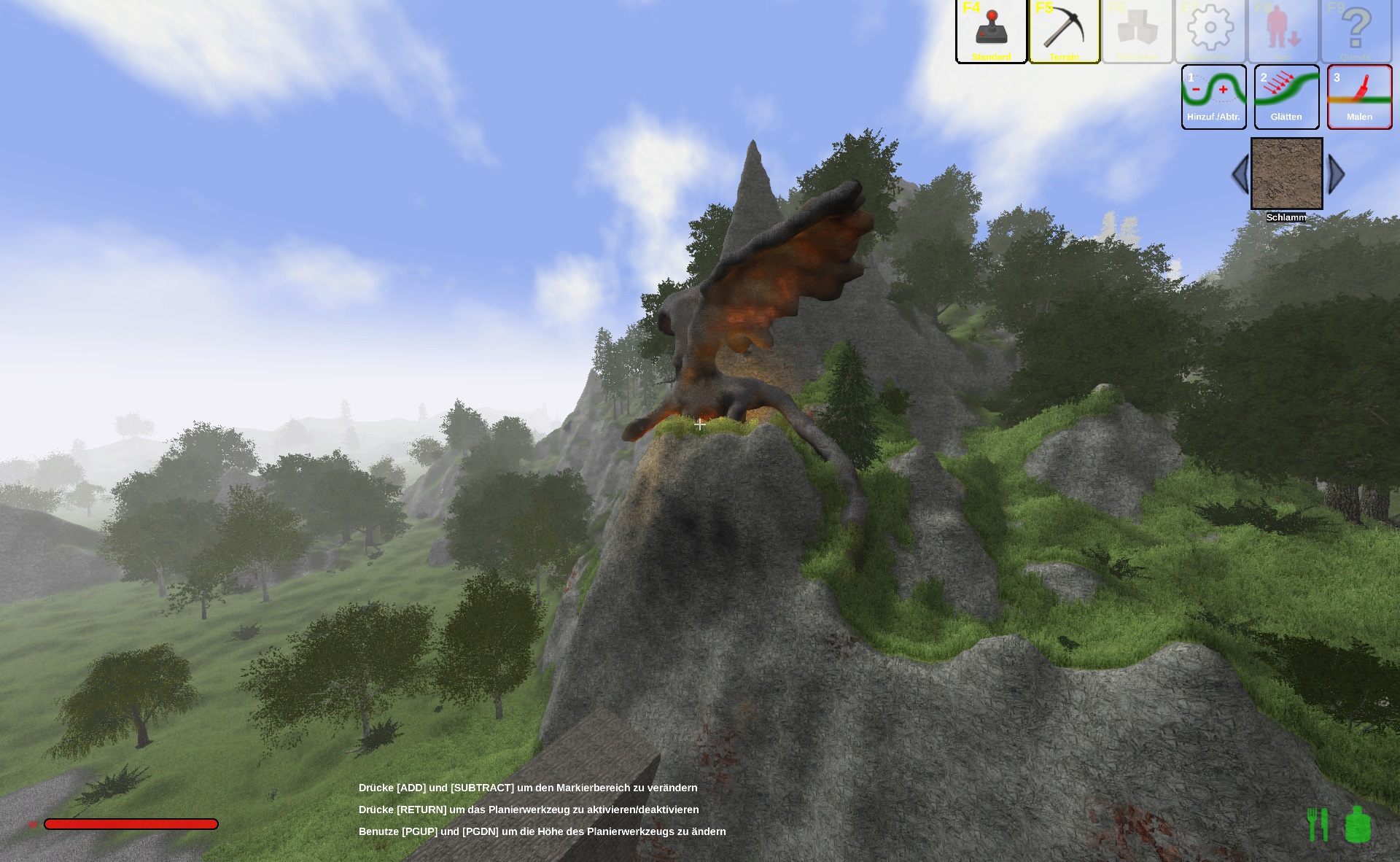Select the Terrain pickaxe mode
The image size is (1400, 862).
1064,31
